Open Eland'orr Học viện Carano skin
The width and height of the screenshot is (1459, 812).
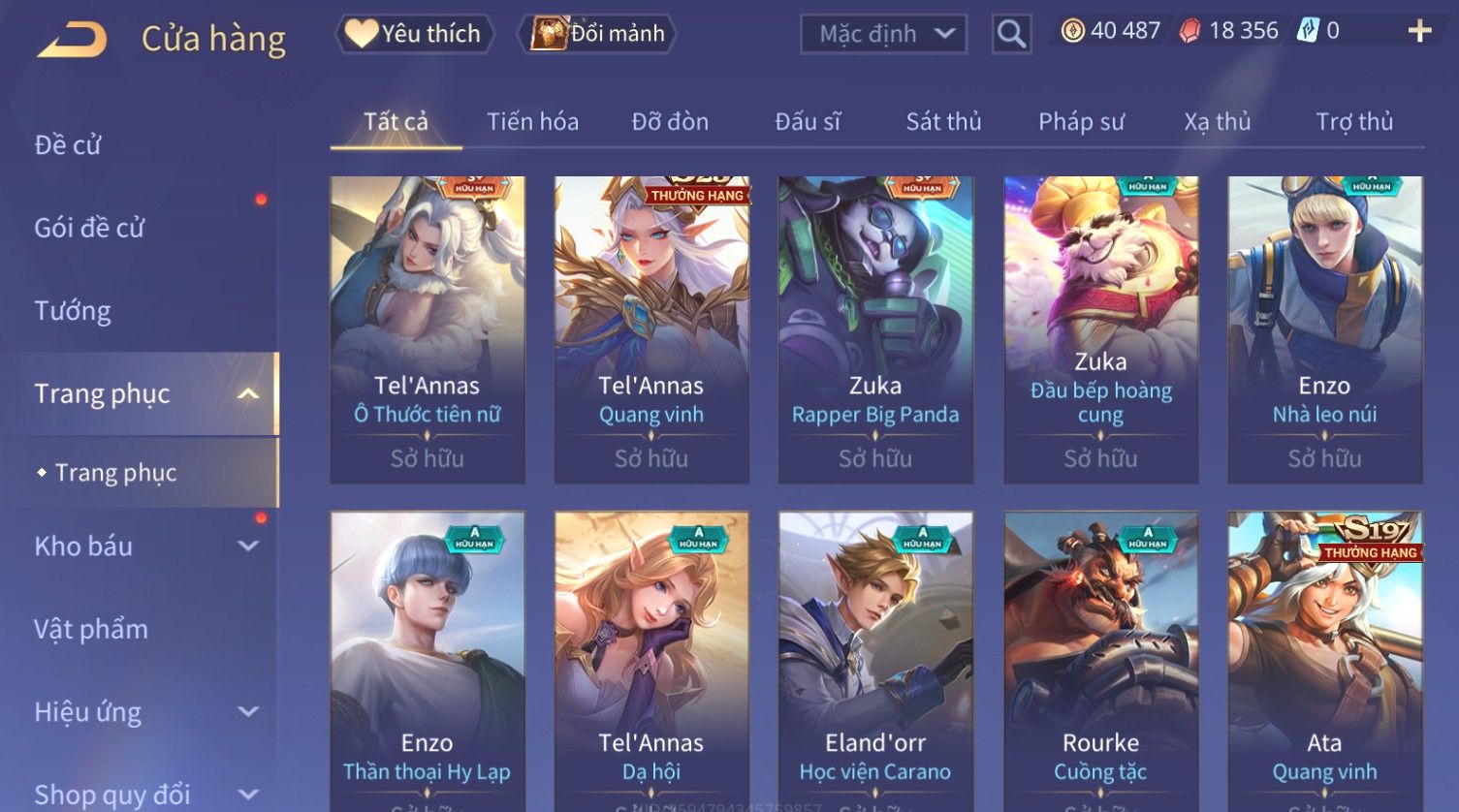875,659
